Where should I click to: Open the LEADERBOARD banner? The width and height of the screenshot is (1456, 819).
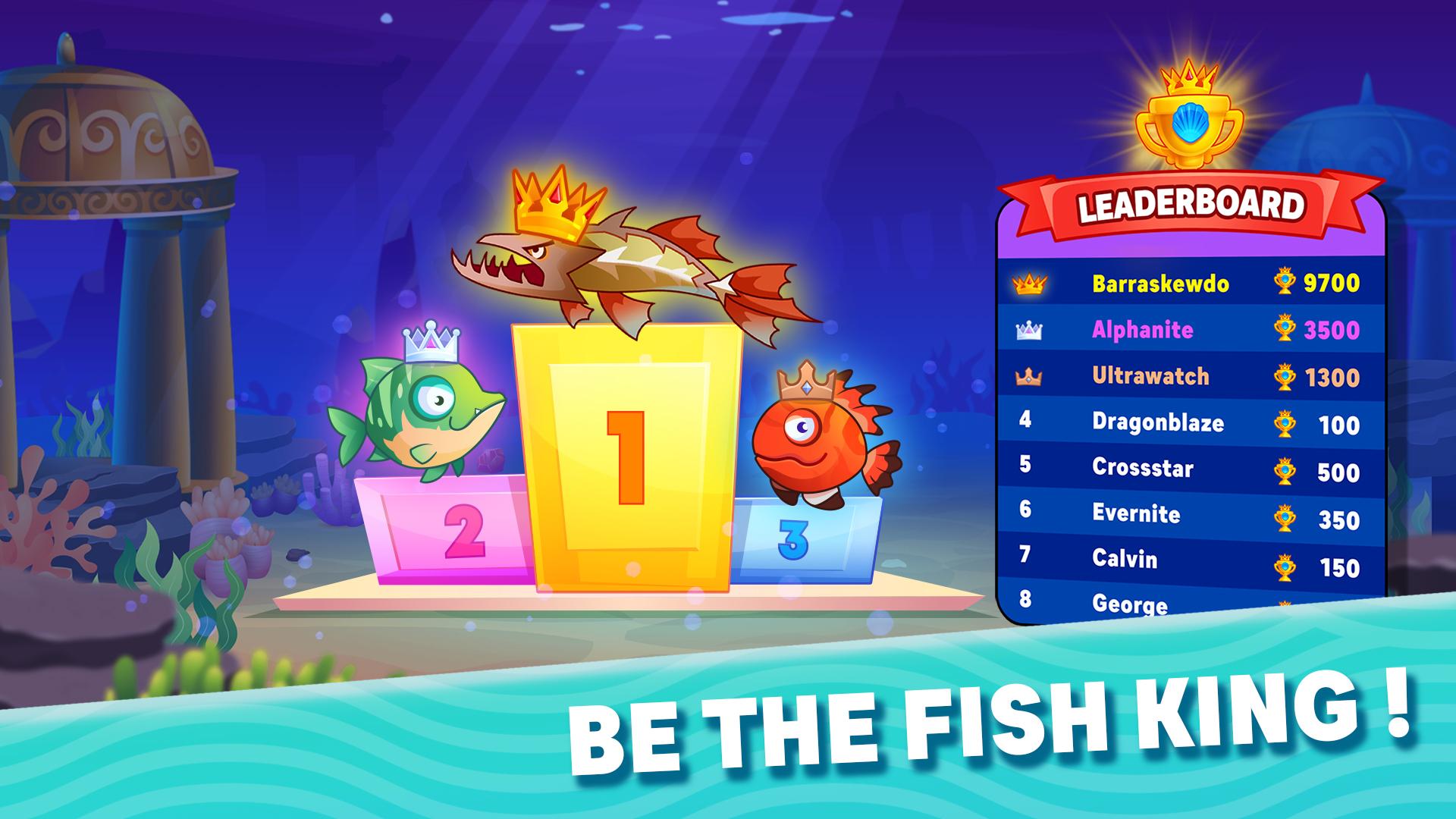click(1191, 203)
